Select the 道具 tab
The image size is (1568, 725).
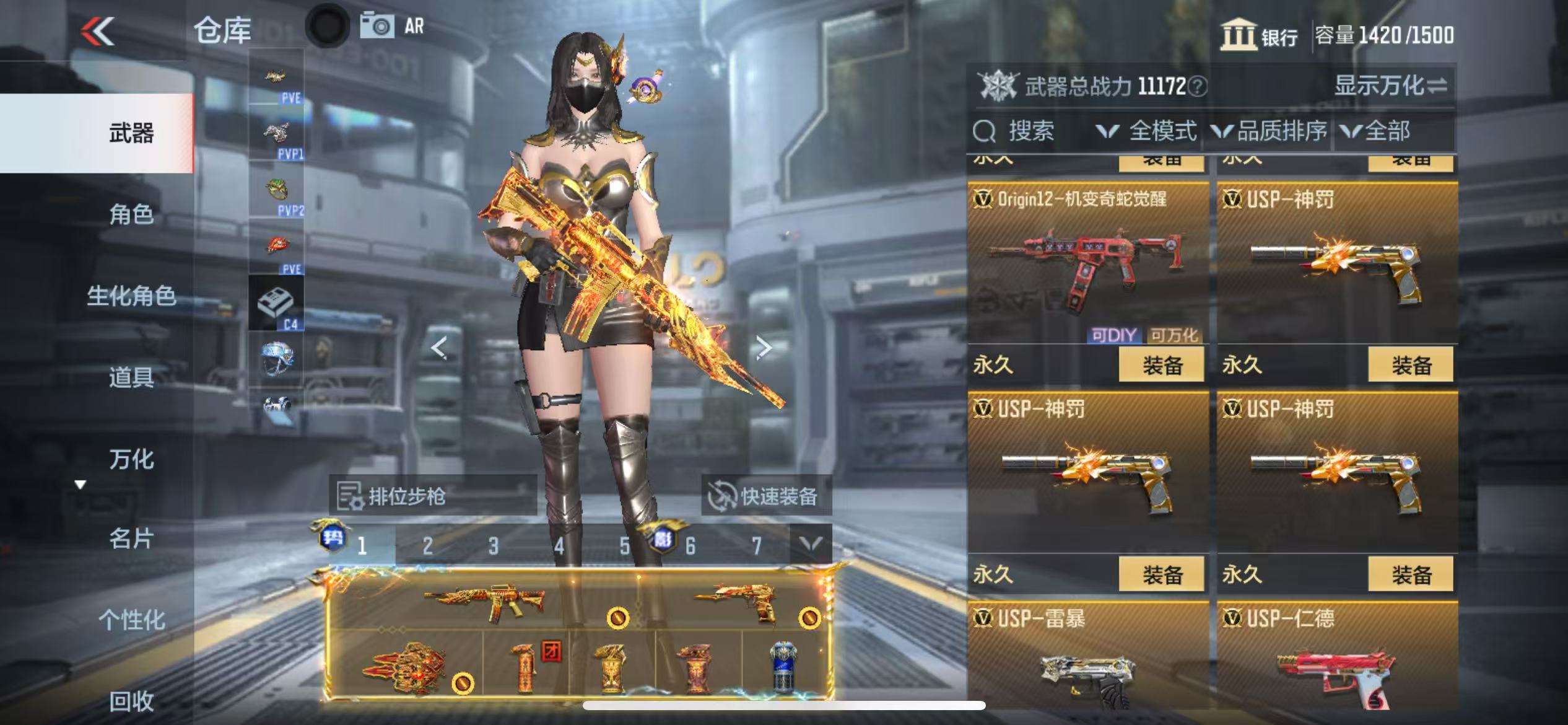pyautogui.click(x=131, y=377)
